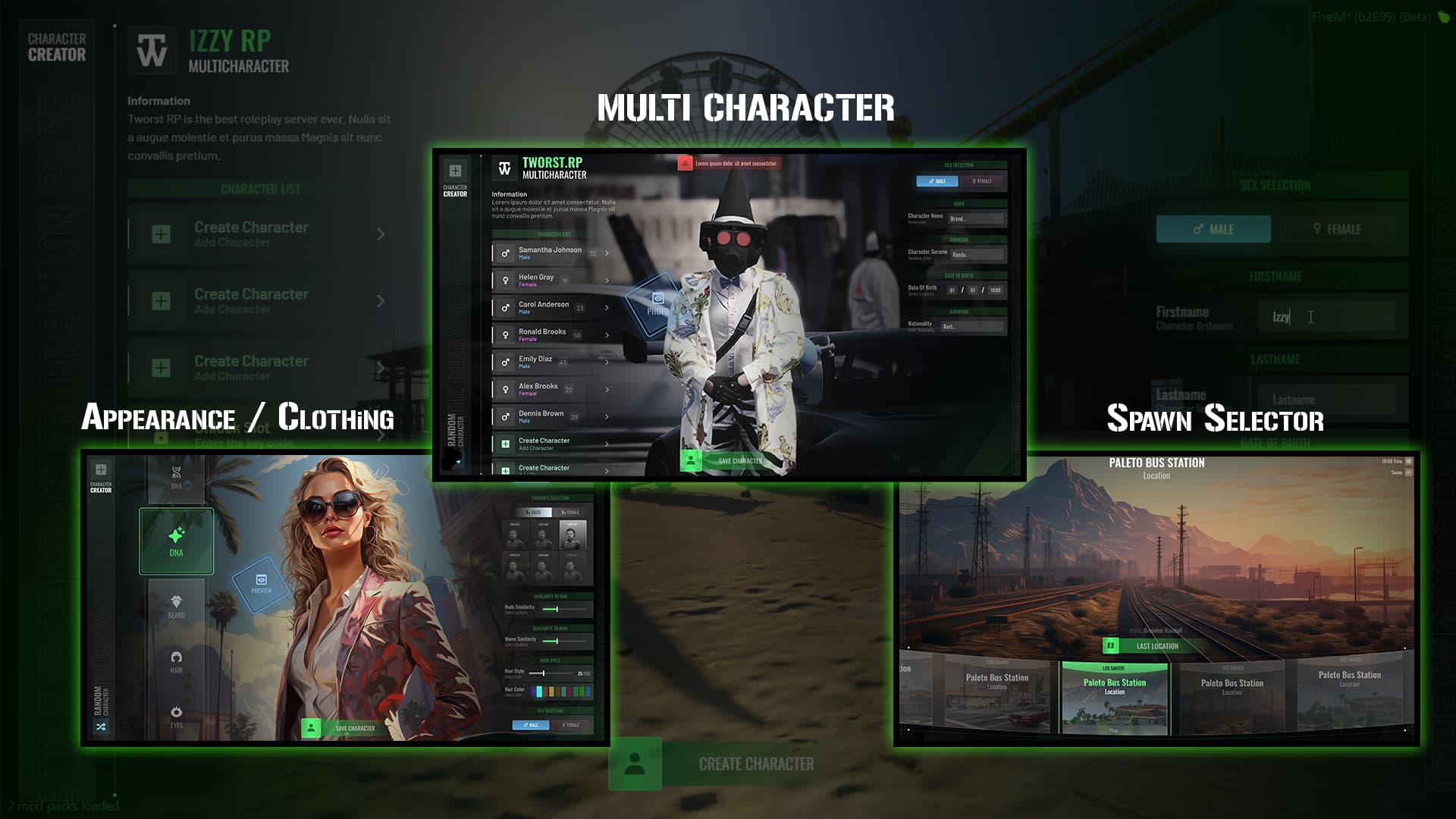This screenshot has height=819, width=1456.
Task: Click the Tworst.RP logo in the multicharacter header
Action: (x=505, y=168)
